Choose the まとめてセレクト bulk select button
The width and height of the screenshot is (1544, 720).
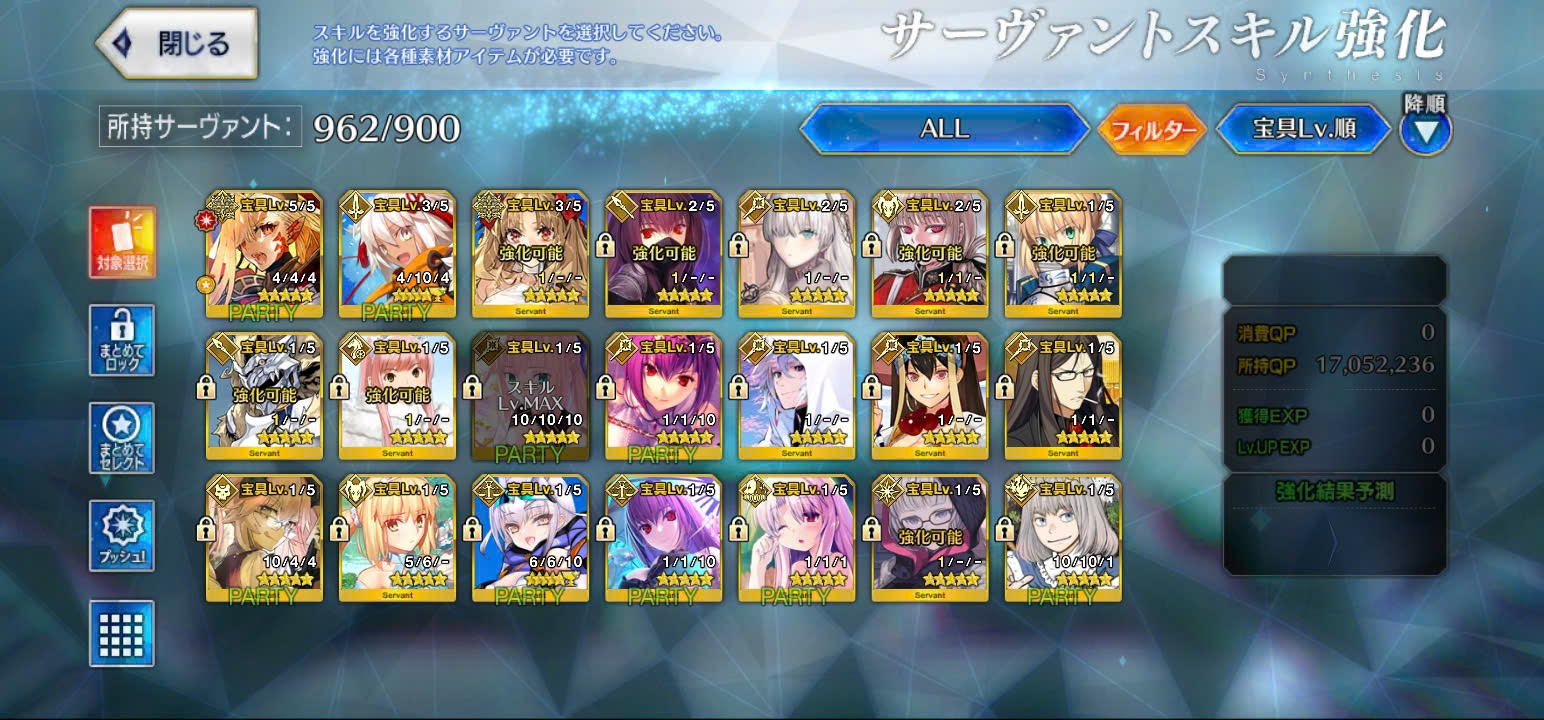(x=122, y=438)
